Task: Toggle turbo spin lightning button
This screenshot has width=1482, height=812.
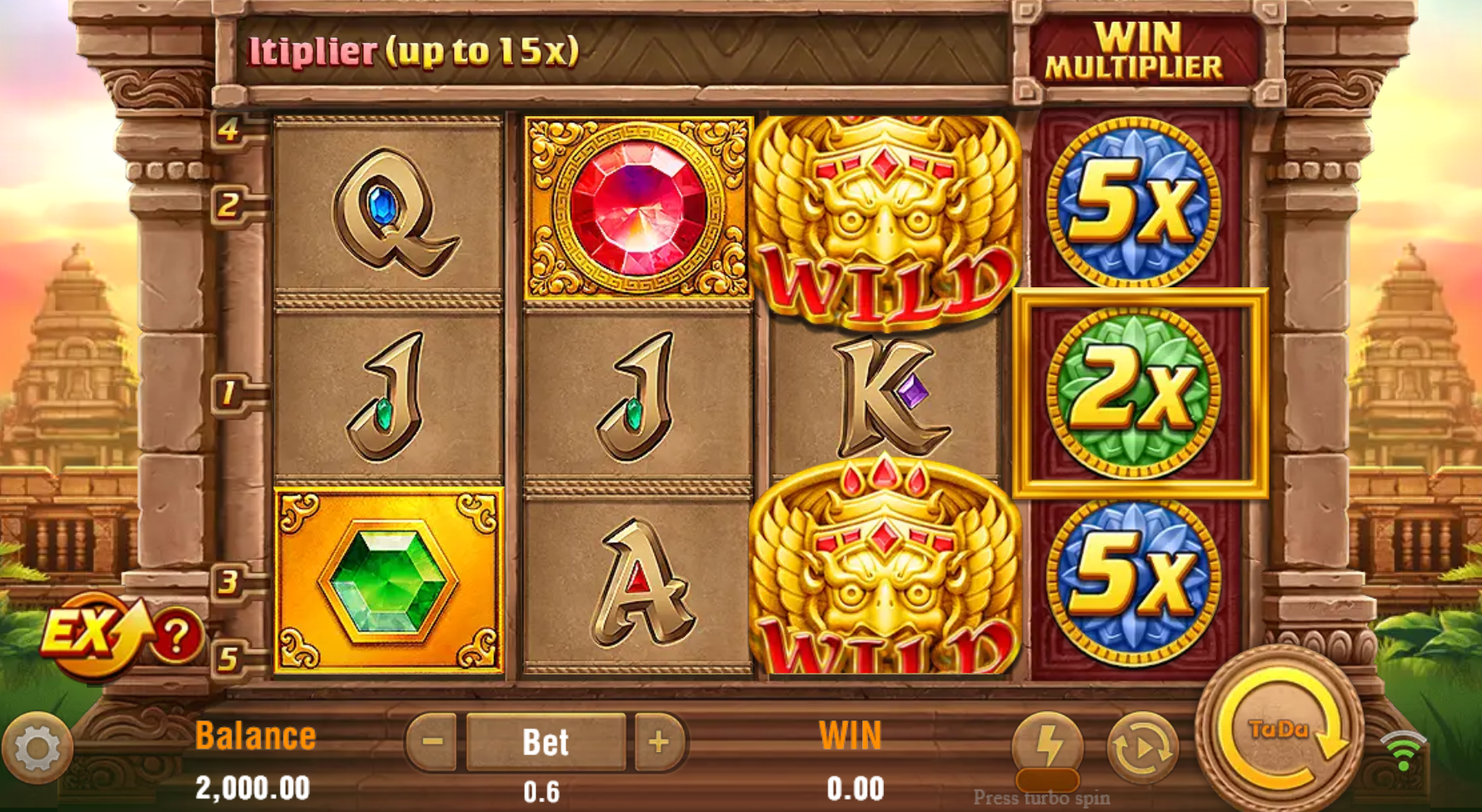Action: (1047, 745)
